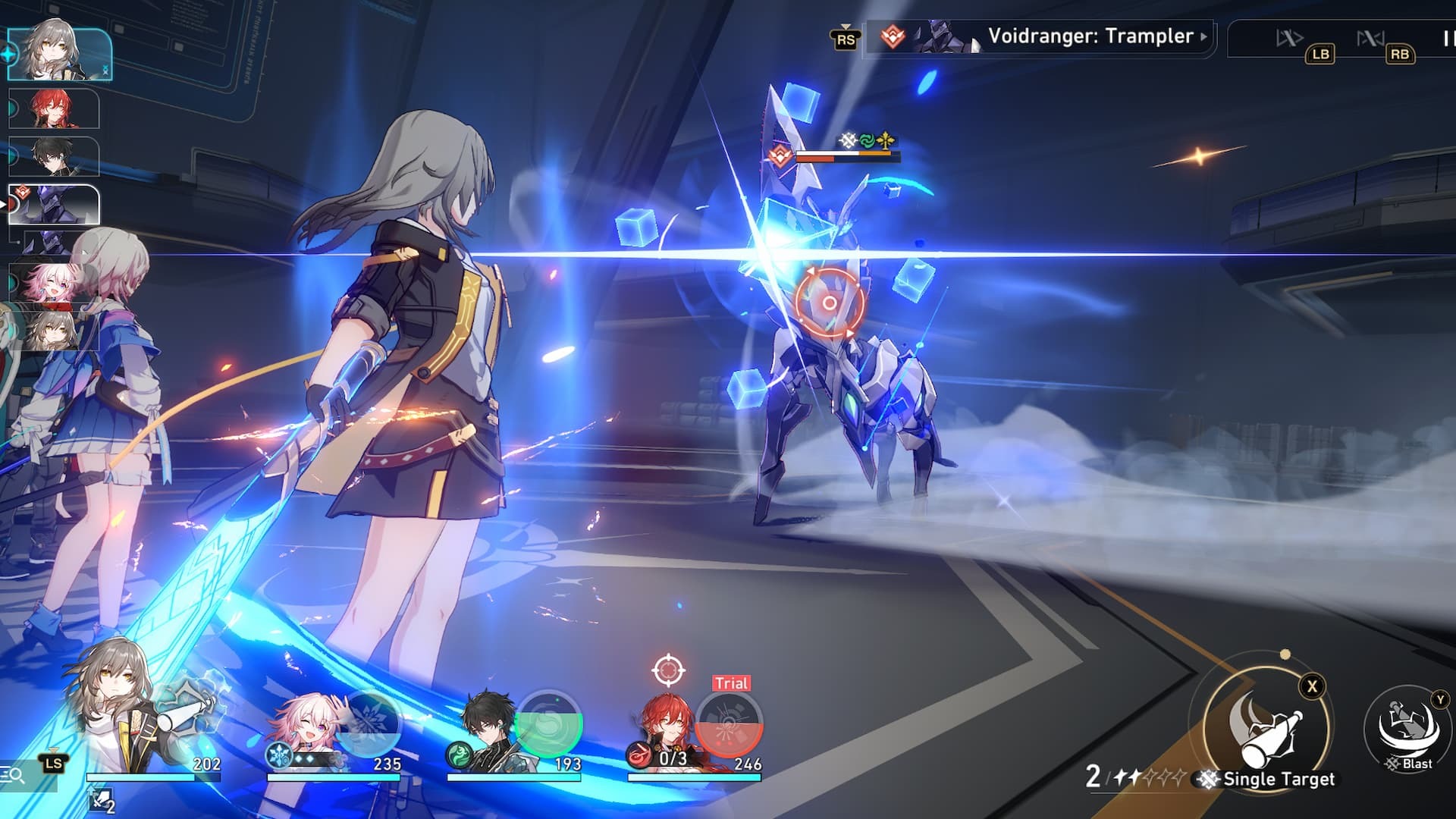This screenshot has height=819, width=1456.
Task: Pause the battle
Action: coord(1447,38)
